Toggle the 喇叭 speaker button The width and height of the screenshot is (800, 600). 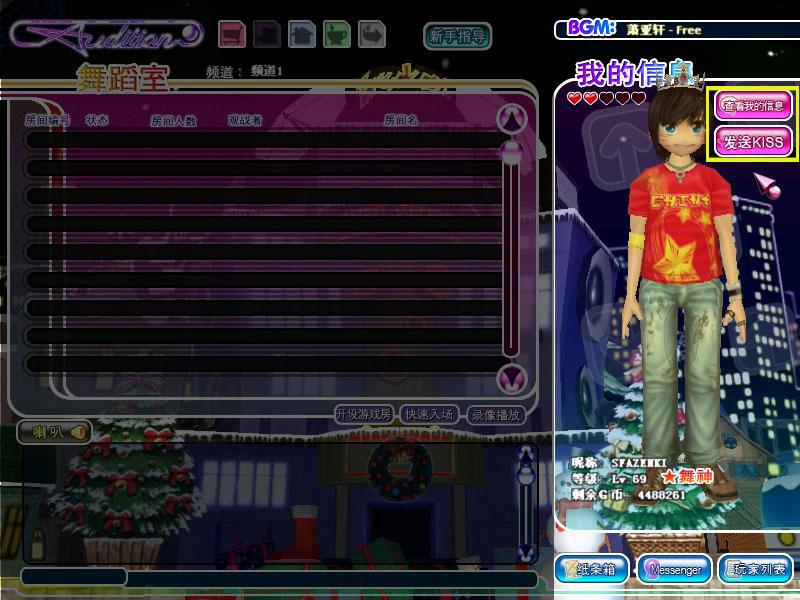(x=54, y=432)
